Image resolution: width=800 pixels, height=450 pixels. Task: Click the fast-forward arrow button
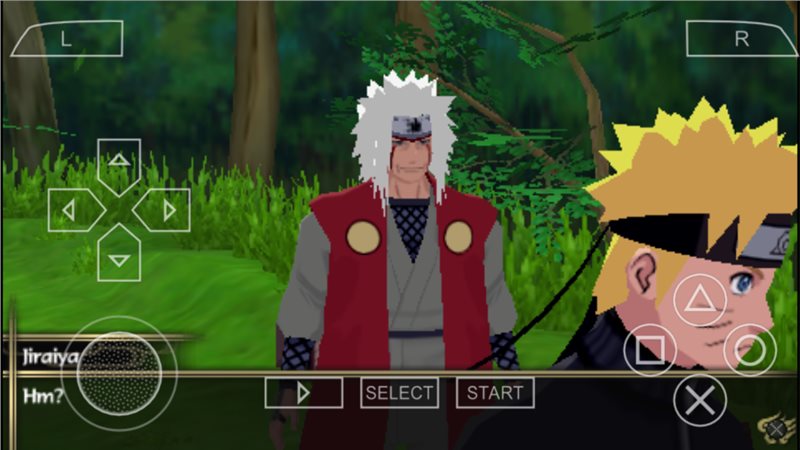tap(303, 393)
